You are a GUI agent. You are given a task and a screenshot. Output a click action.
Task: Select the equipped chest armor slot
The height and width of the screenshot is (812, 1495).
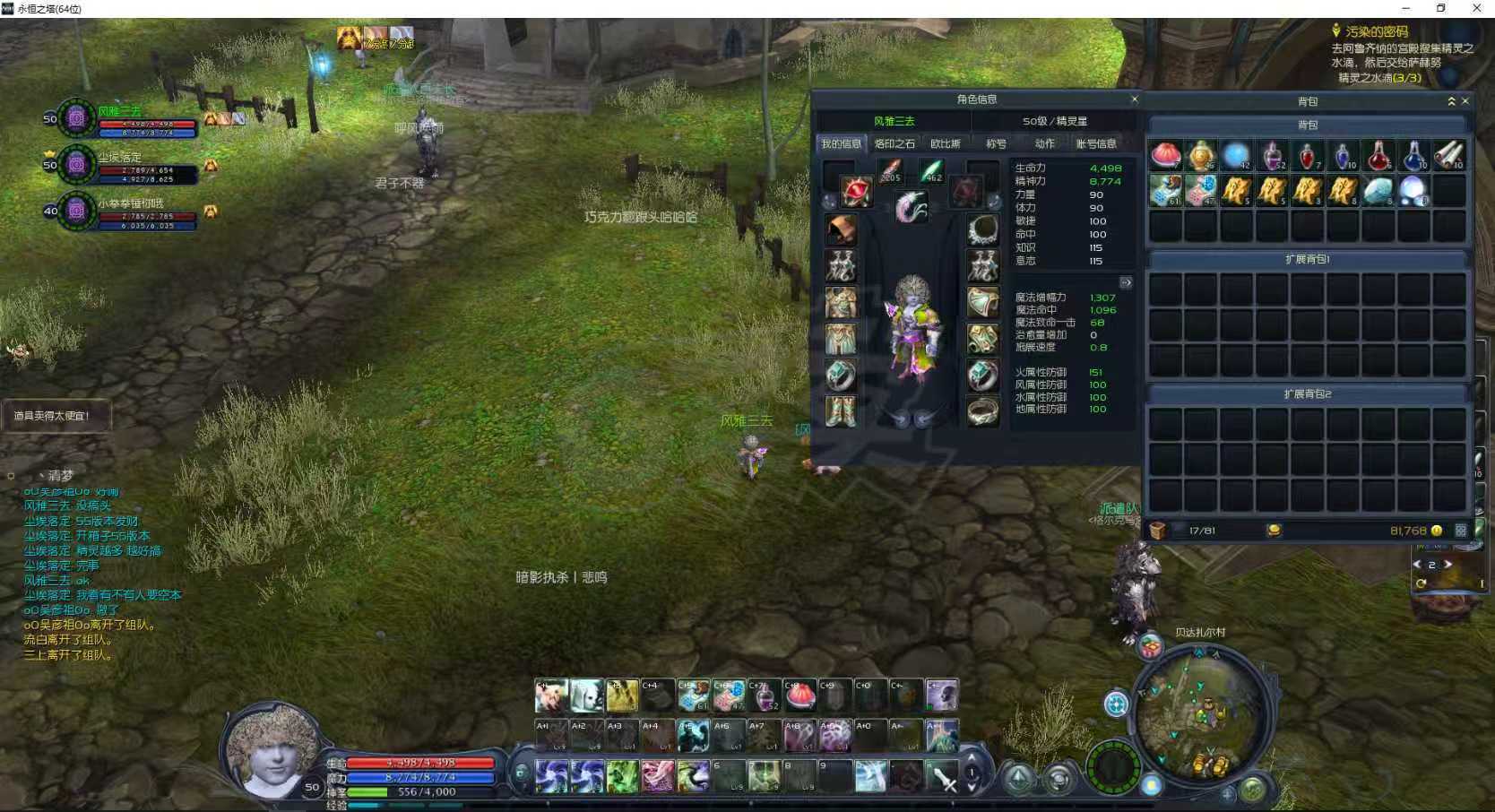click(840, 303)
